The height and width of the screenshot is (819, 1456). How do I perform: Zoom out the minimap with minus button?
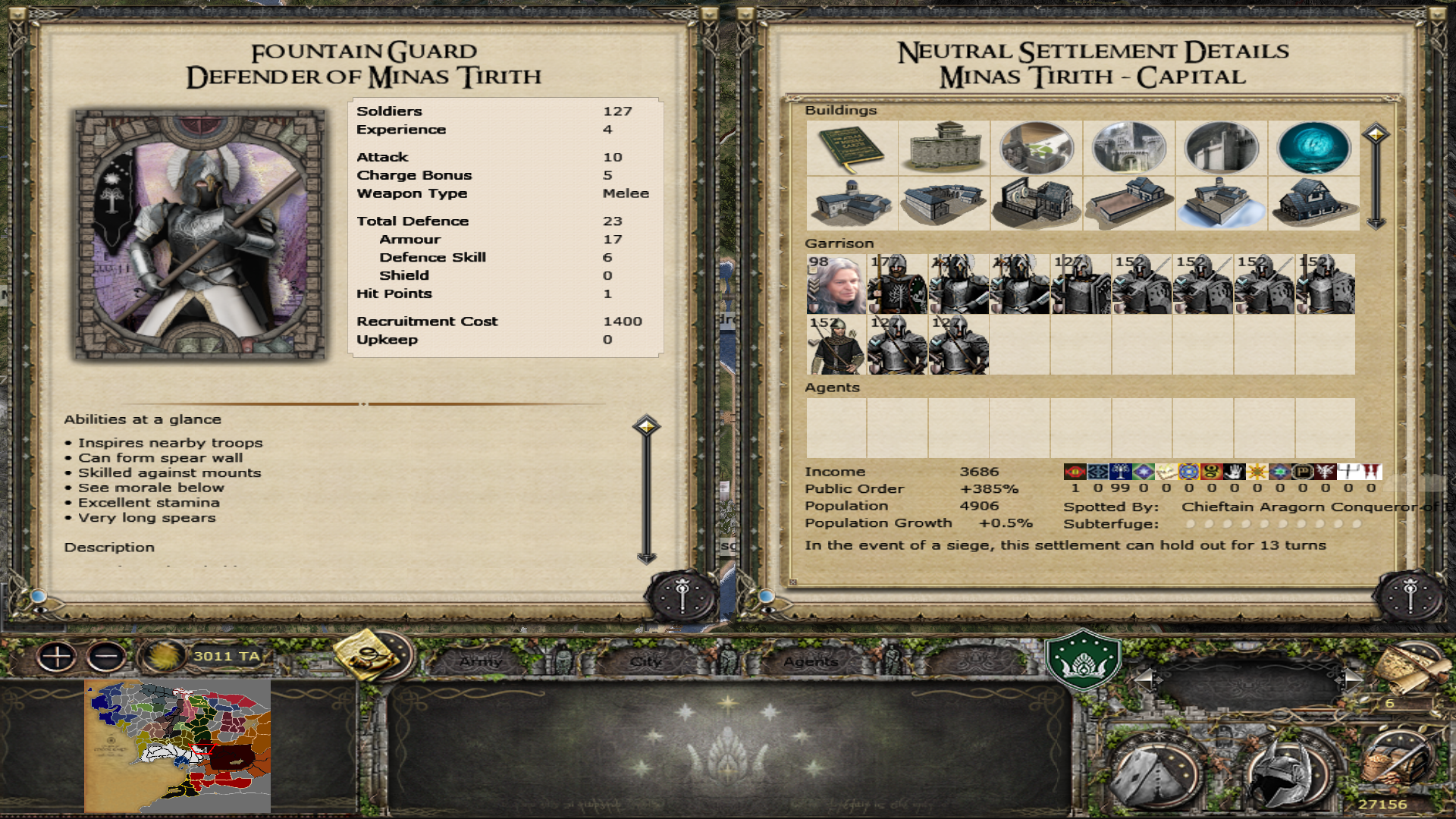[x=106, y=657]
